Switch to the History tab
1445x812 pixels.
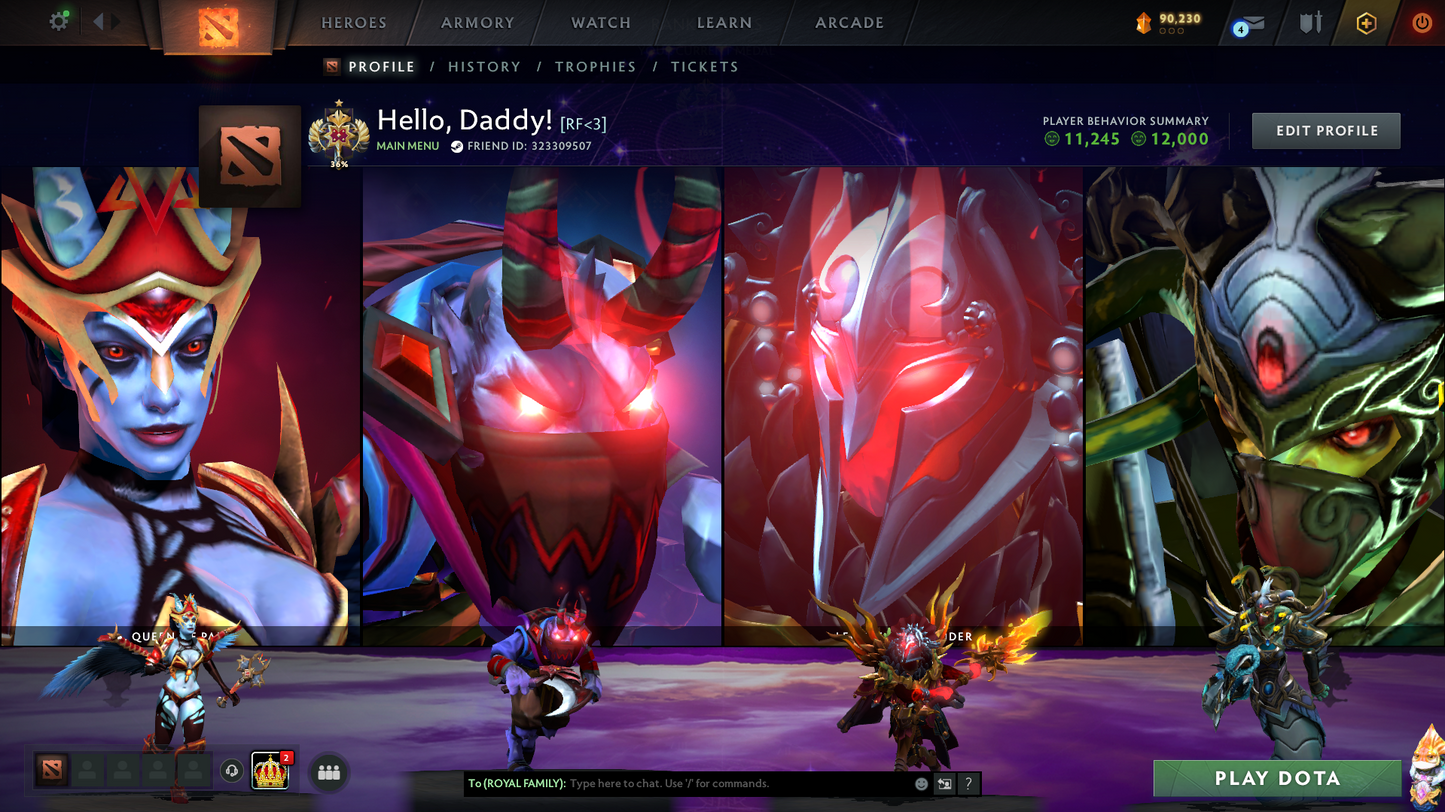coord(484,67)
